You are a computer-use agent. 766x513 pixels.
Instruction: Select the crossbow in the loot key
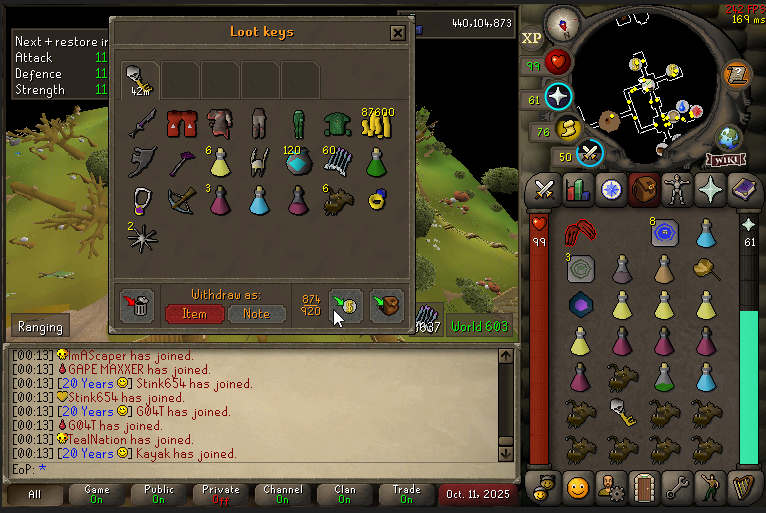click(181, 200)
